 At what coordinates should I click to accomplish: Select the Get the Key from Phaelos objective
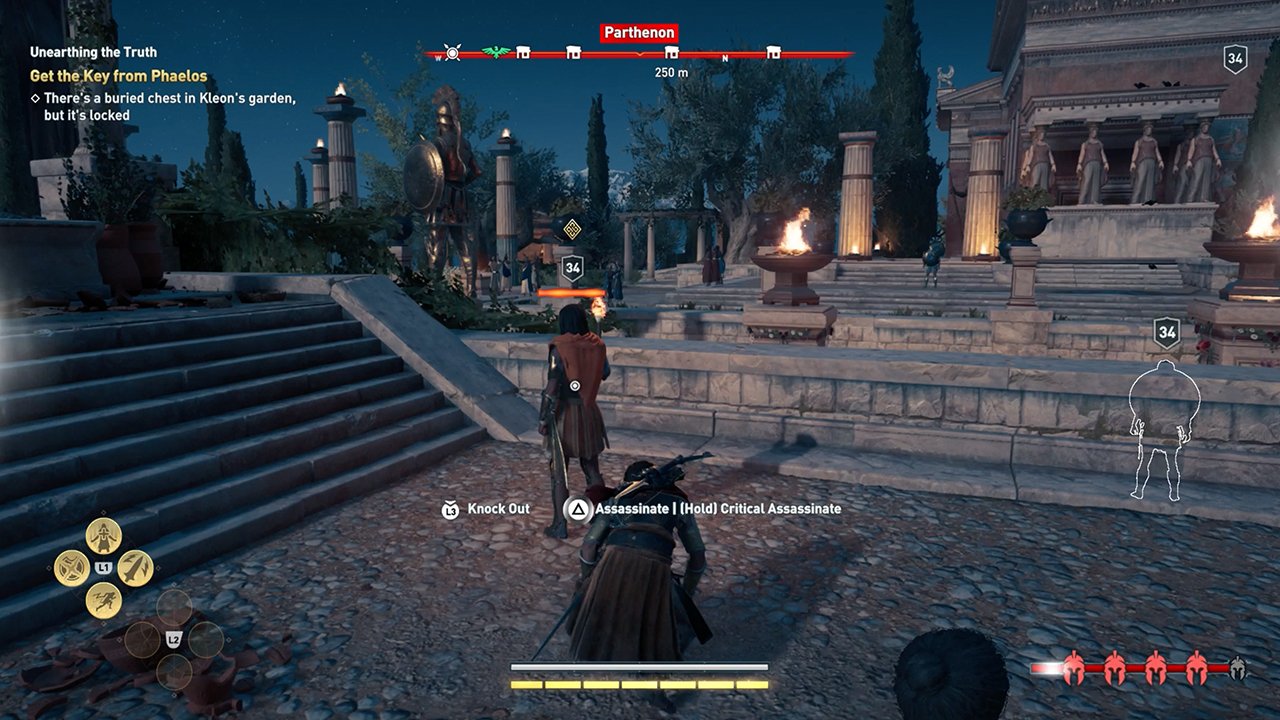pyautogui.click(x=119, y=76)
